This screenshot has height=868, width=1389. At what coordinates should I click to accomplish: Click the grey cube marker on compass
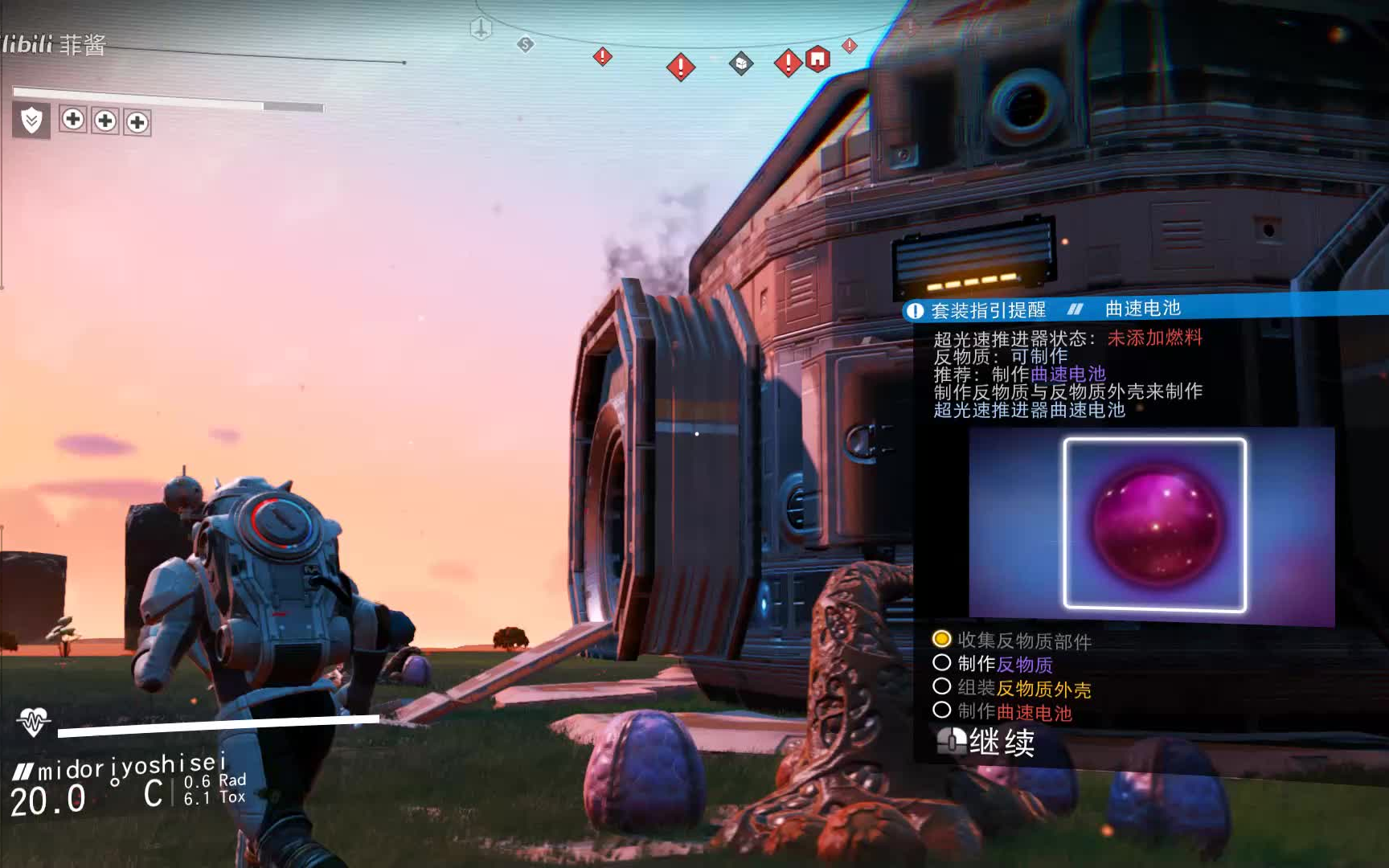pyautogui.click(x=741, y=63)
